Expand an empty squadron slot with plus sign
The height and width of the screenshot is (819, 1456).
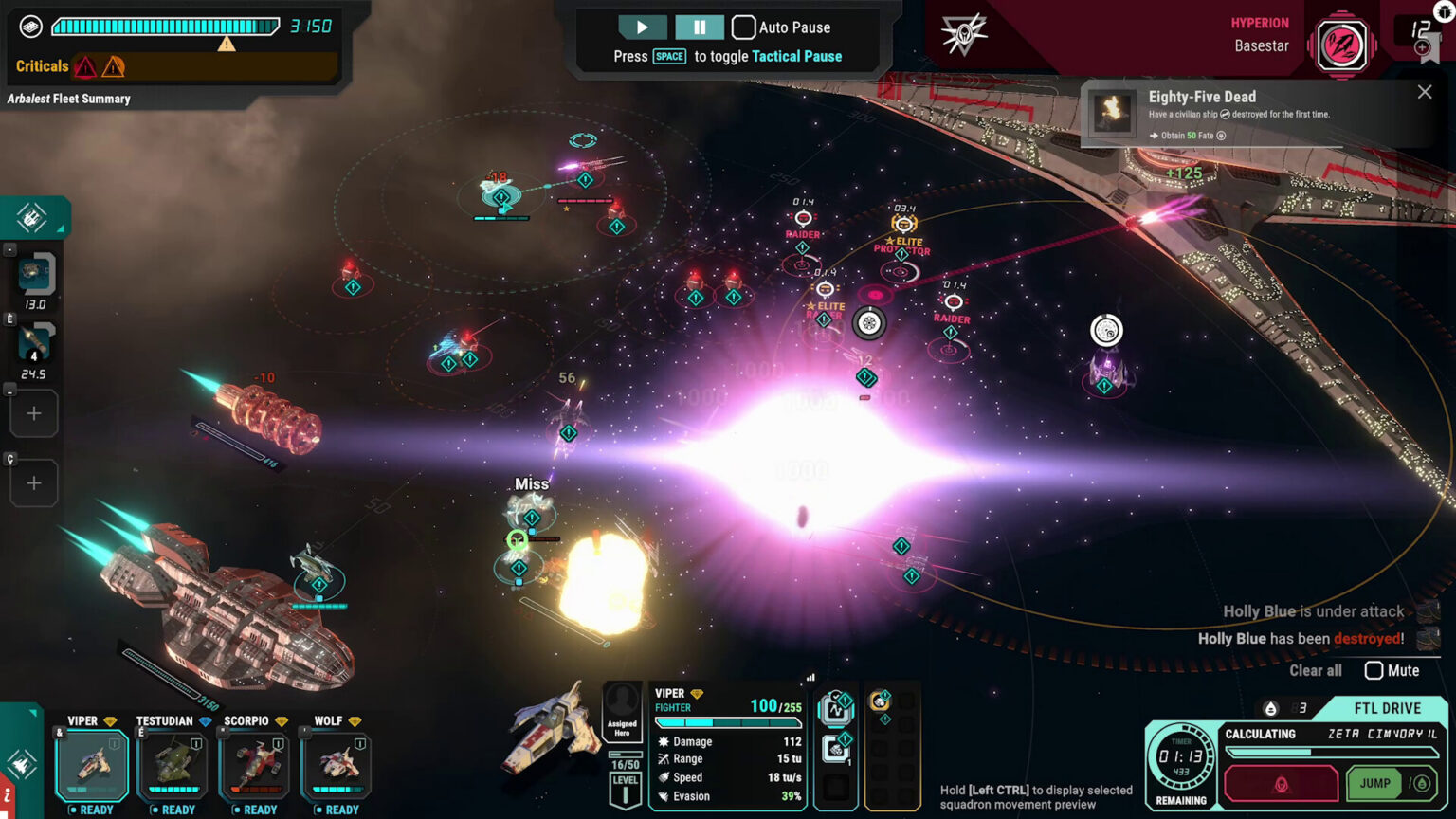point(34,413)
